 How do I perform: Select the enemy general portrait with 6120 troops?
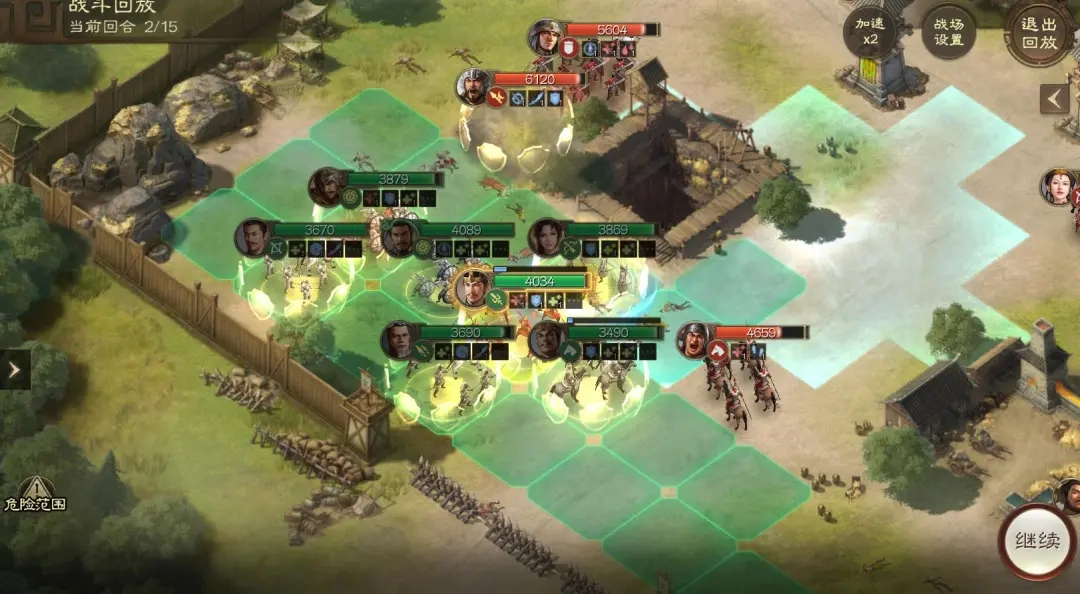point(474,87)
